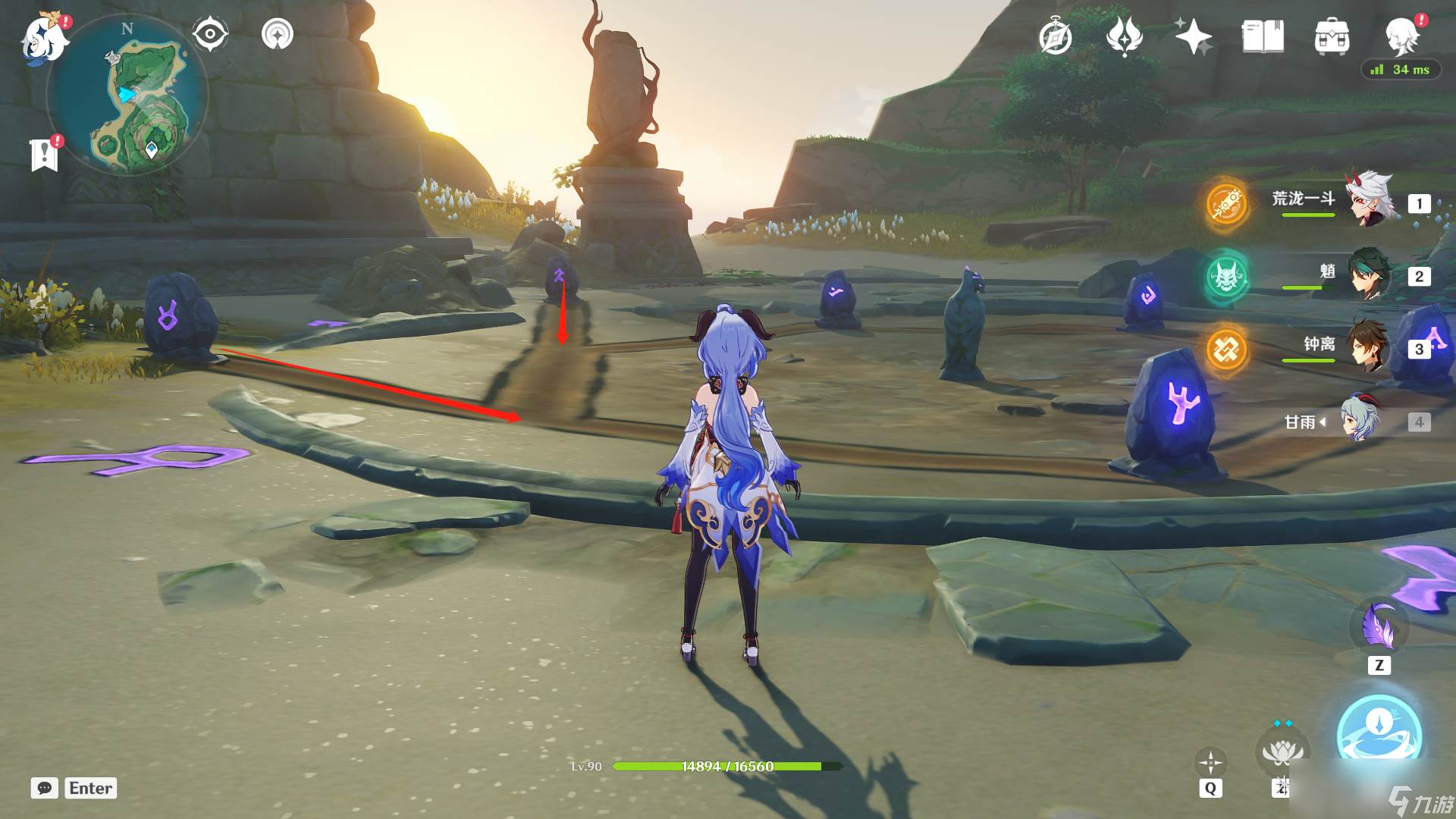1456x819 pixels.
Task: Open the quest log bookmark icon
Action: pyautogui.click(x=45, y=154)
